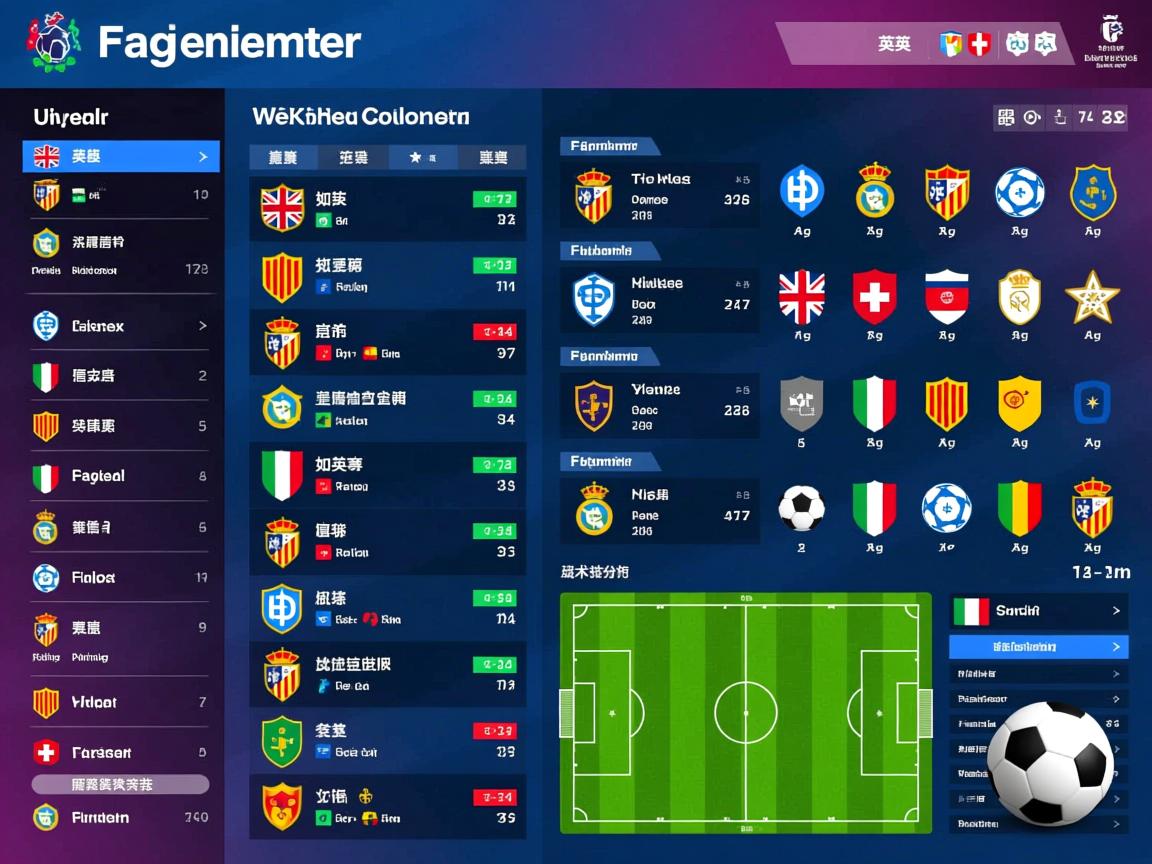Viewport: 1152px width, 864px height.
Task: Select the small soccer ball crest icon
Action: [801, 509]
